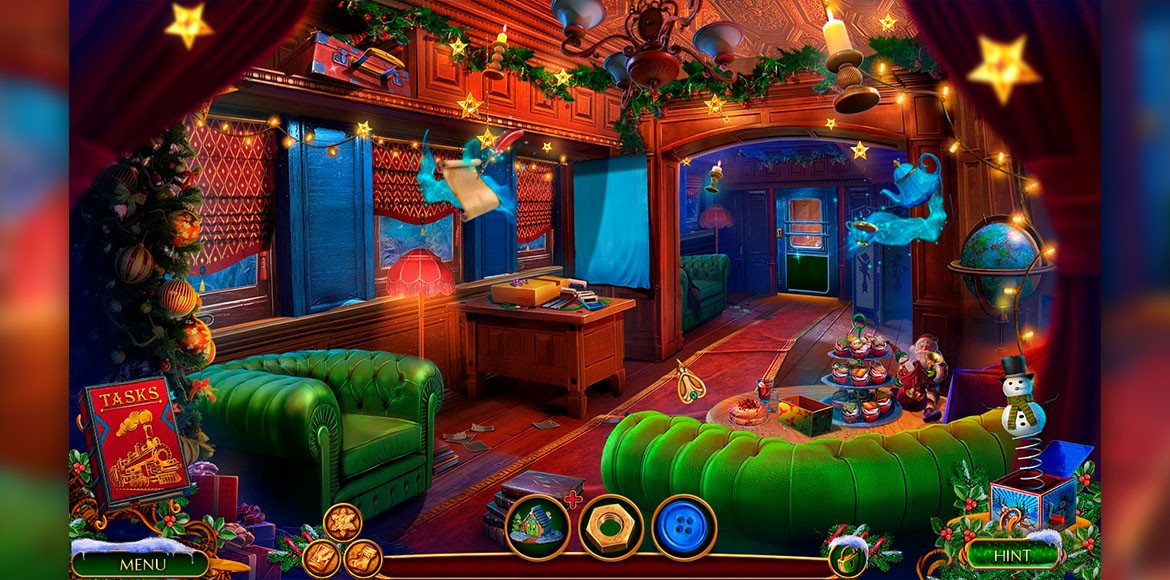Open the bottom-left golden medallion

322,558
